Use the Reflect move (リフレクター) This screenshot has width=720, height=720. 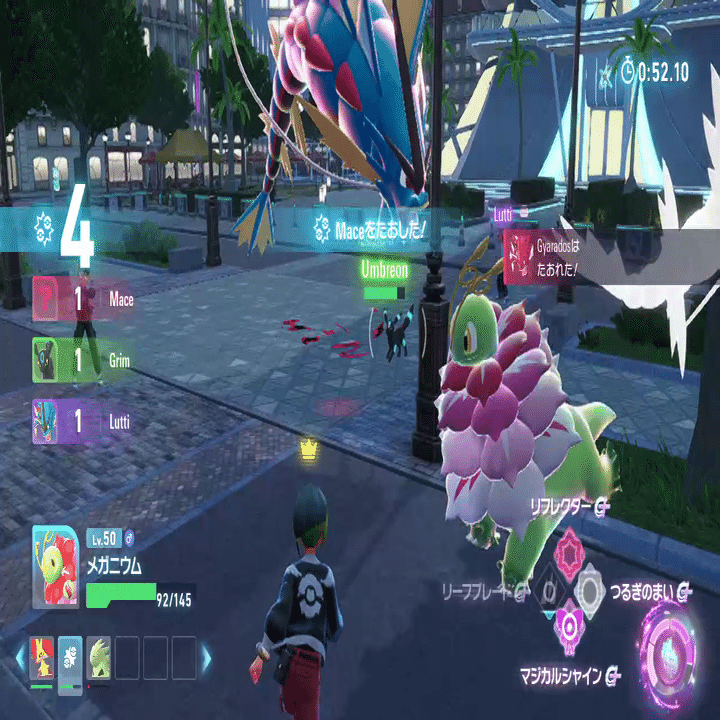click(569, 552)
